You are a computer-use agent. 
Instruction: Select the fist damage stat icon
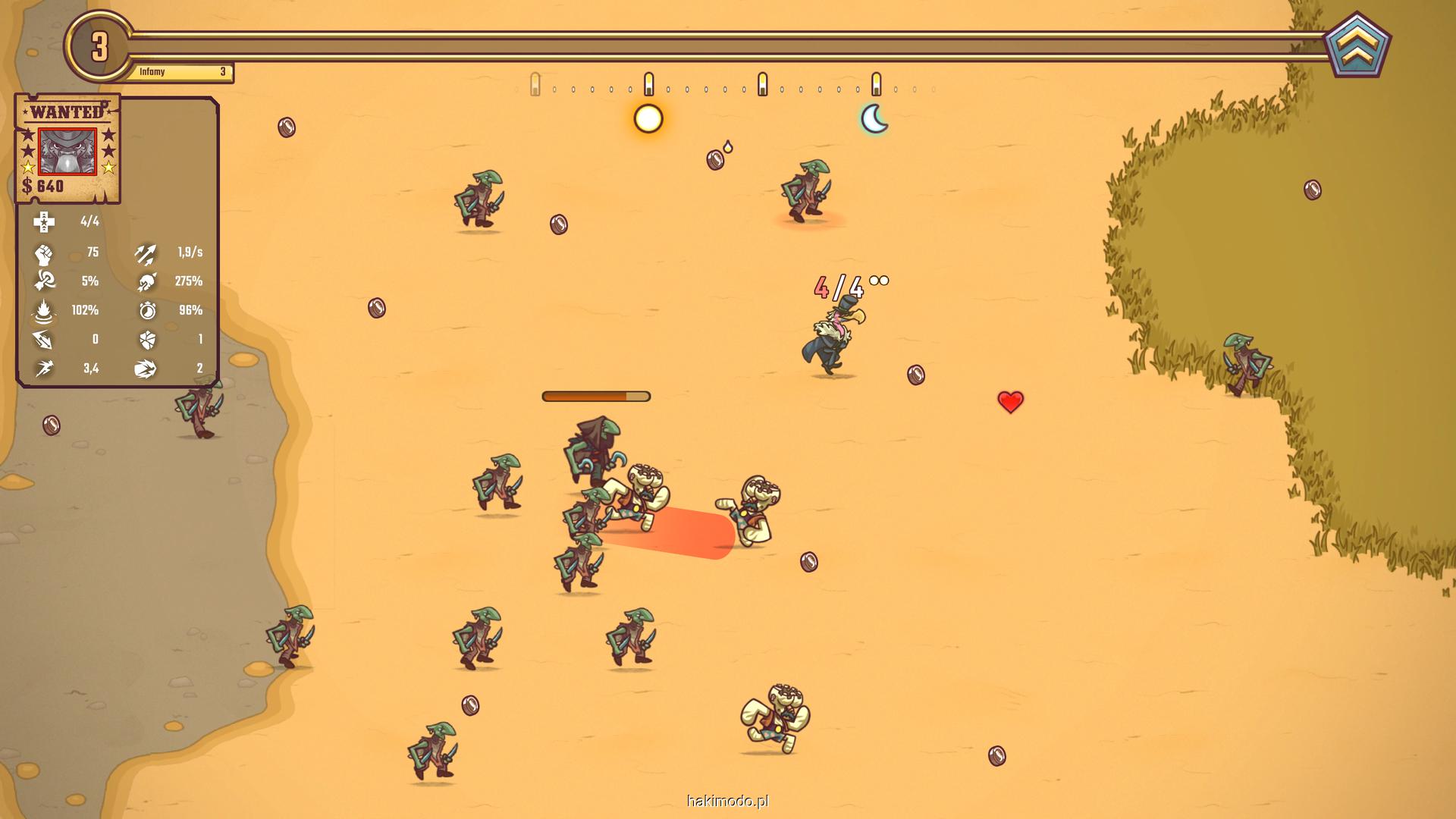tap(44, 253)
